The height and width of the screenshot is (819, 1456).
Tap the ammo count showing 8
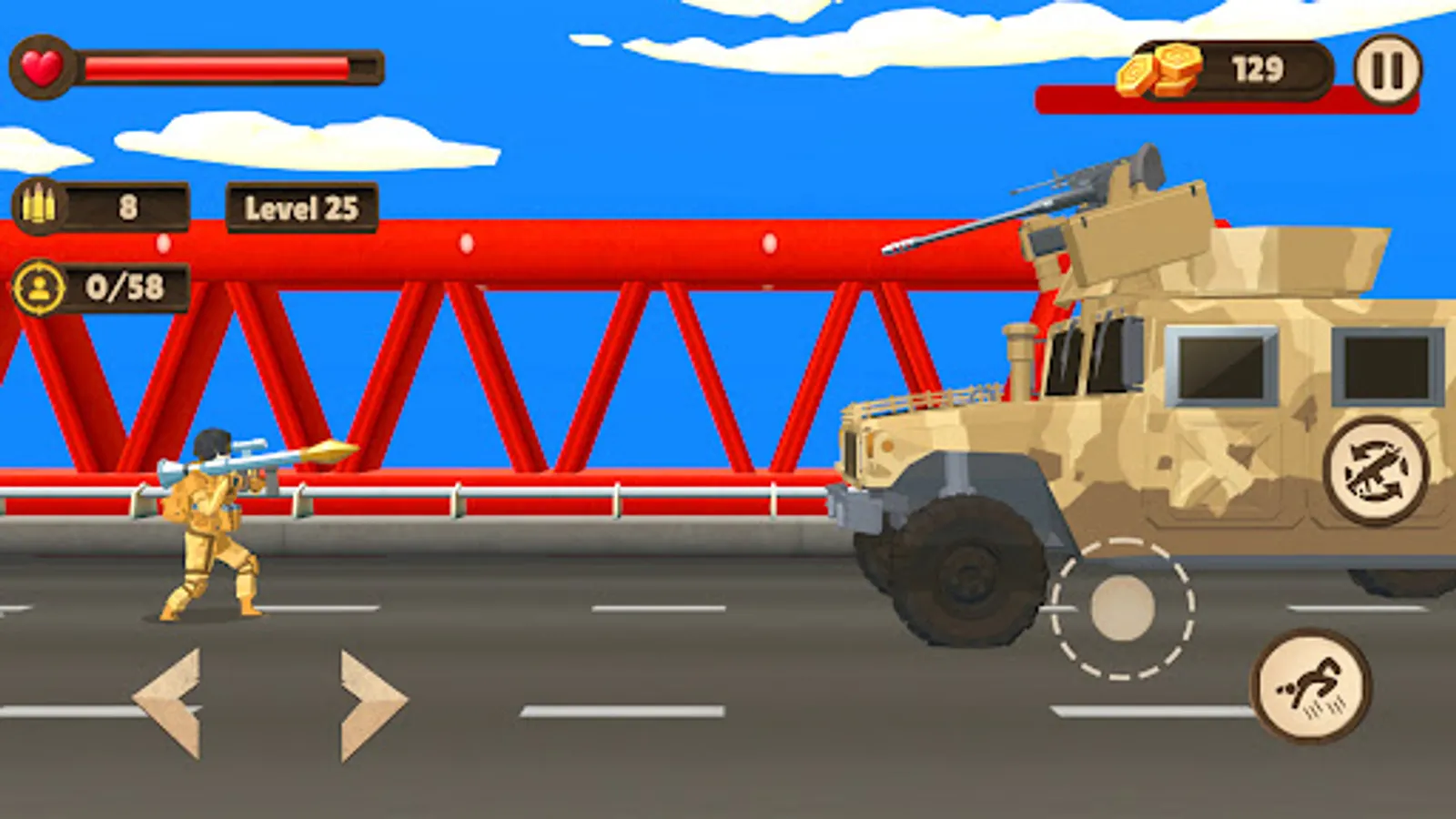pyautogui.click(x=127, y=207)
